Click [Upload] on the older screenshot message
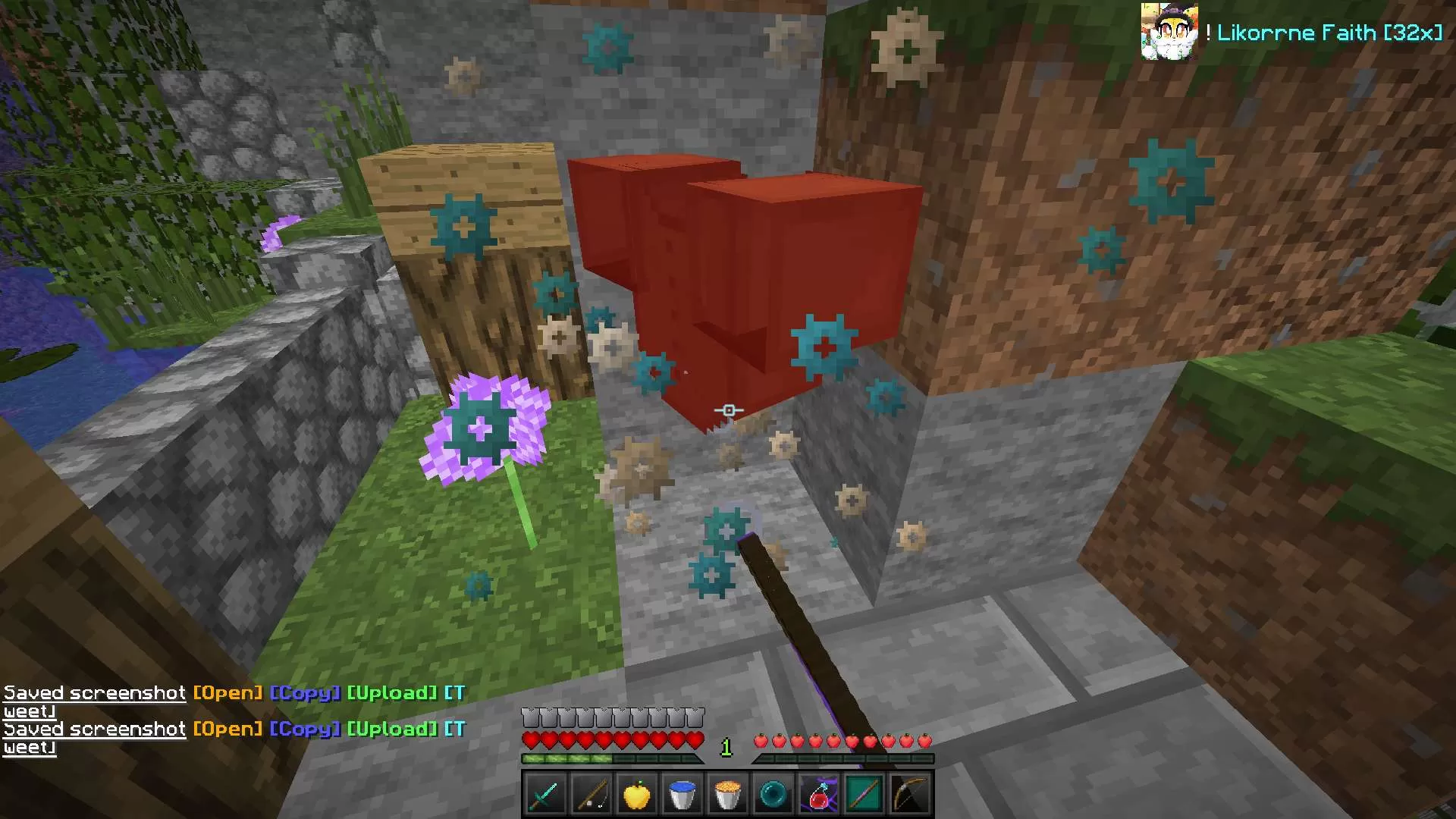 pos(392,693)
